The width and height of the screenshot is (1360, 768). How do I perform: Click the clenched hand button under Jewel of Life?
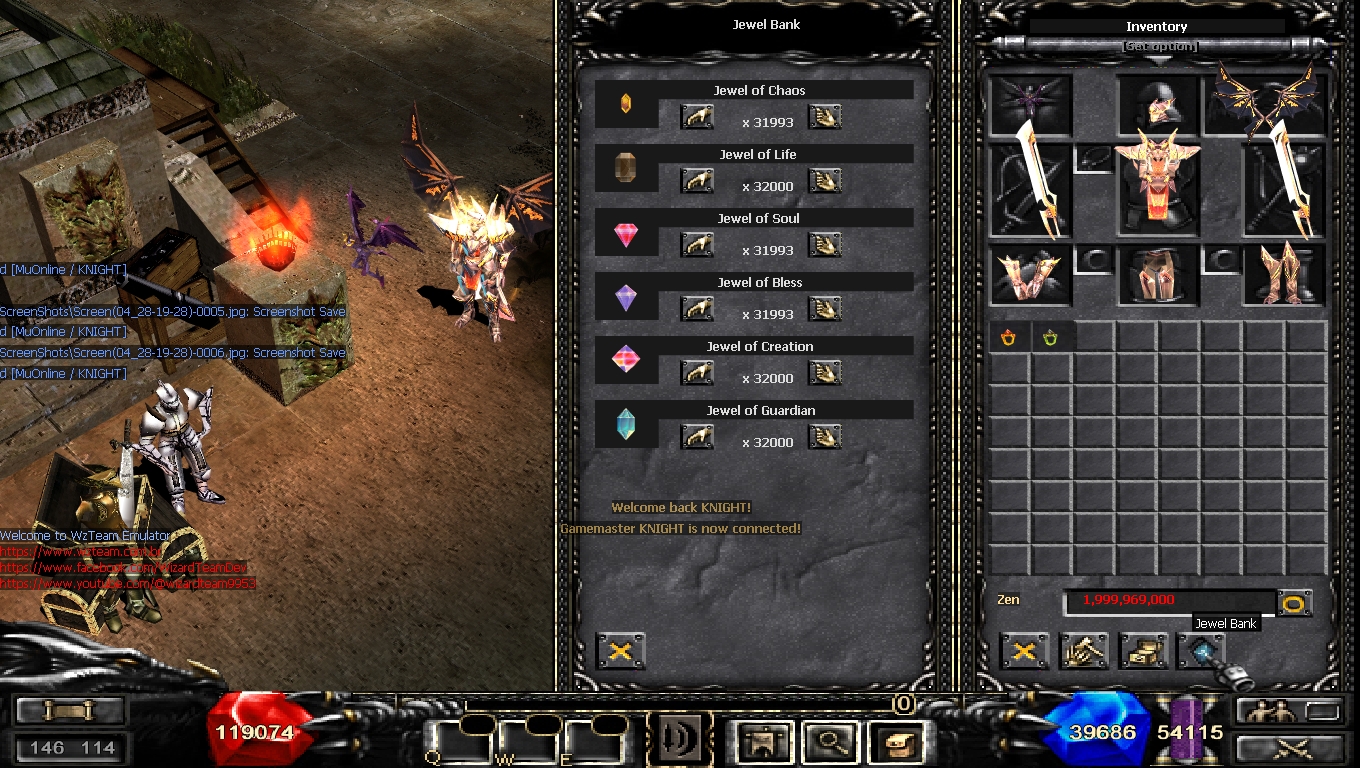pyautogui.click(x=697, y=181)
